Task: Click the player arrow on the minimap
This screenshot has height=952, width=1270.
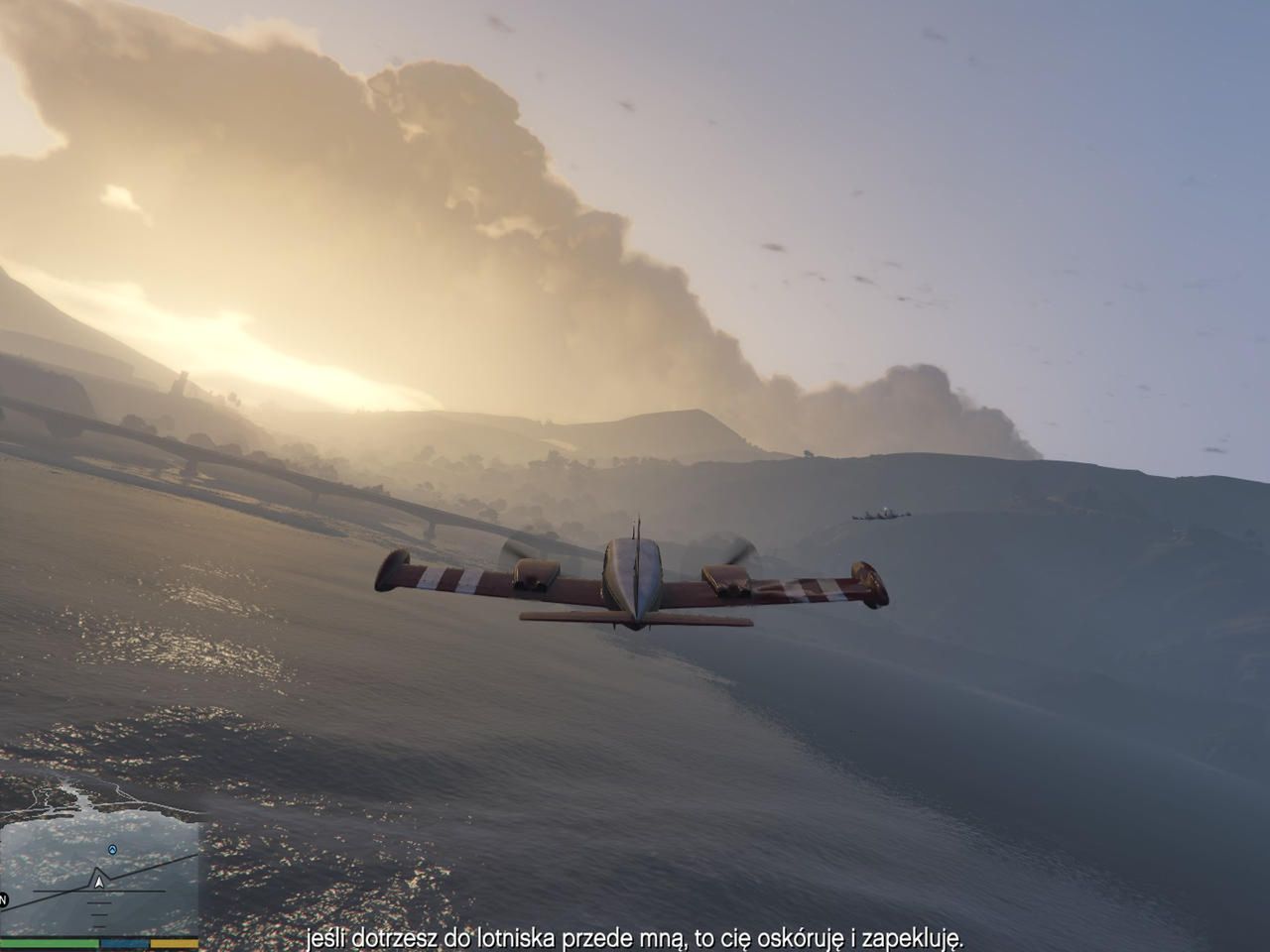Action: pyautogui.click(x=99, y=882)
